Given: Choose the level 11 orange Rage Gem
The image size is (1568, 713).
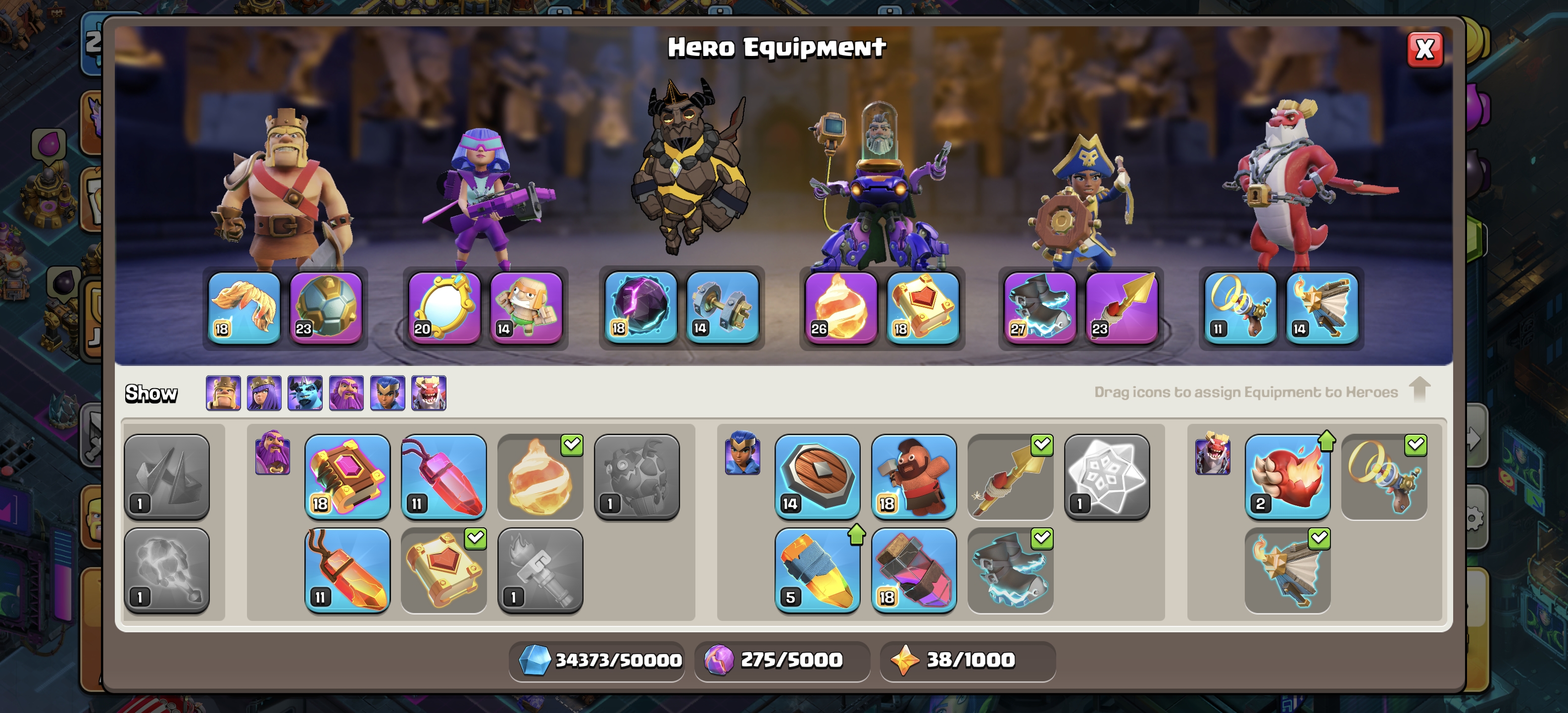Looking at the screenshot, I should [x=347, y=570].
